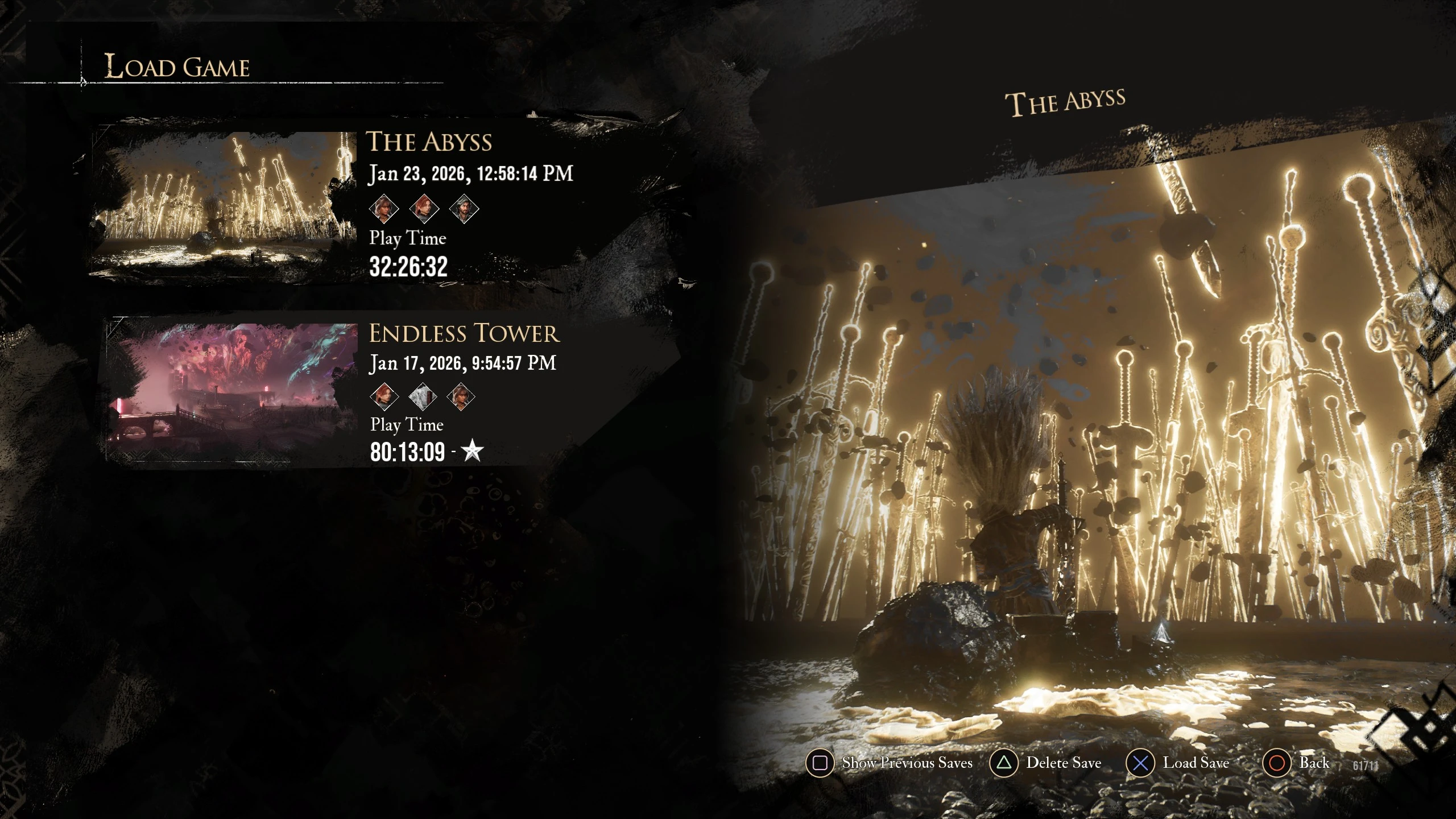Open the Endless Tower pink thumbnail
Image resolution: width=1456 pixels, height=819 pixels.
[232, 392]
